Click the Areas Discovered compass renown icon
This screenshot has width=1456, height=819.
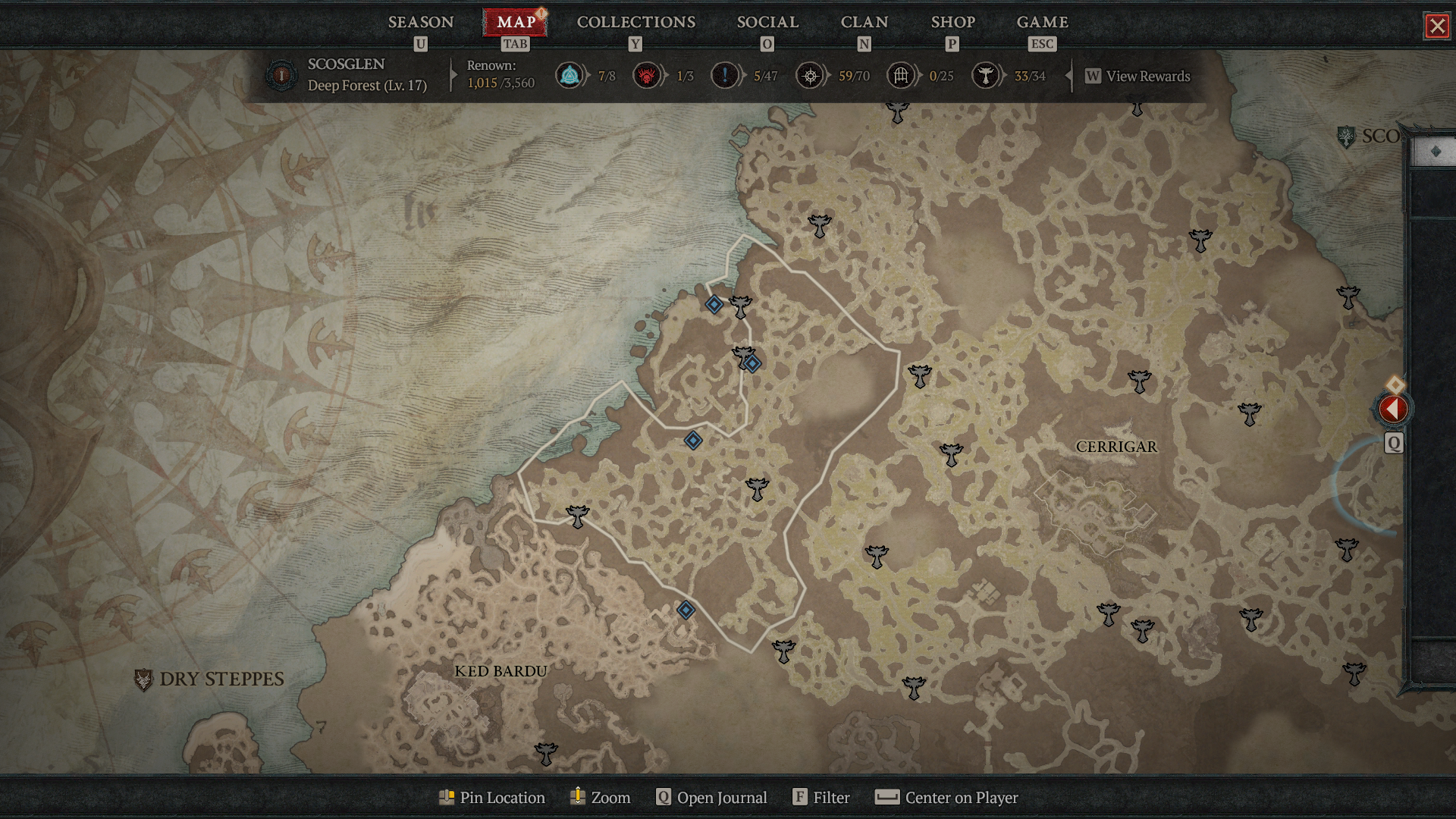810,76
